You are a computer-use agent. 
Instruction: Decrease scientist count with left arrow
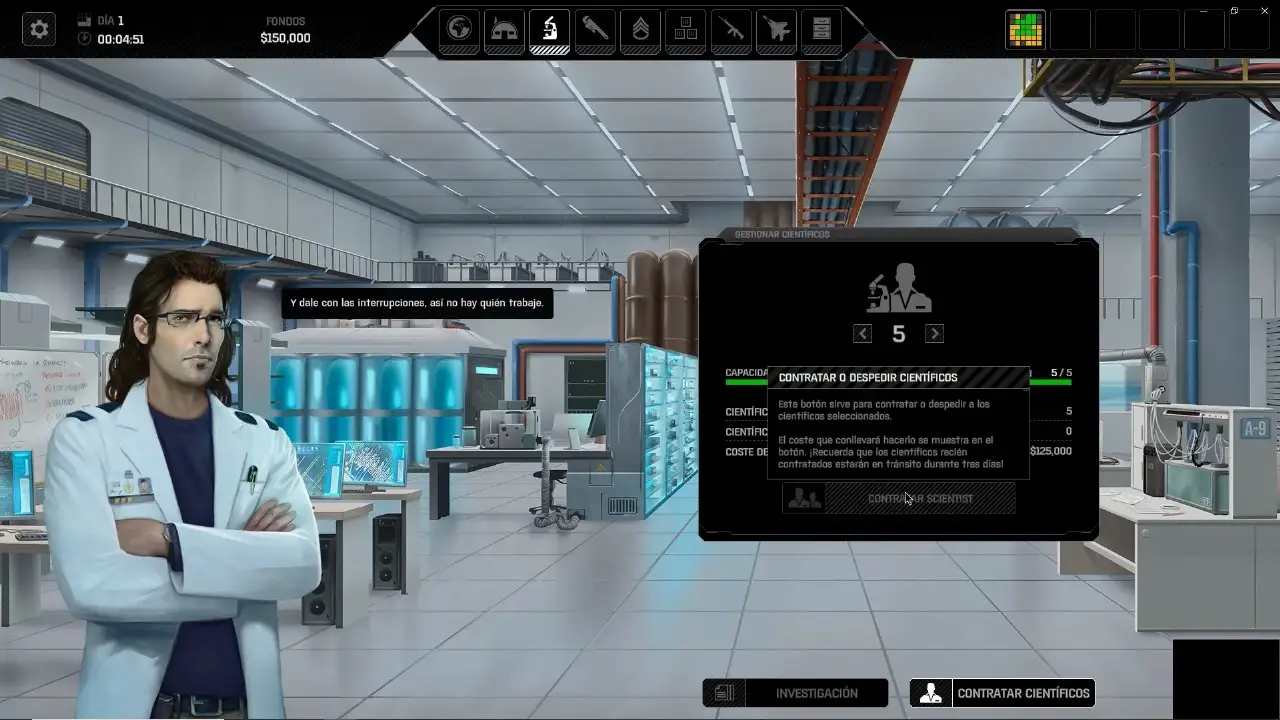point(862,333)
